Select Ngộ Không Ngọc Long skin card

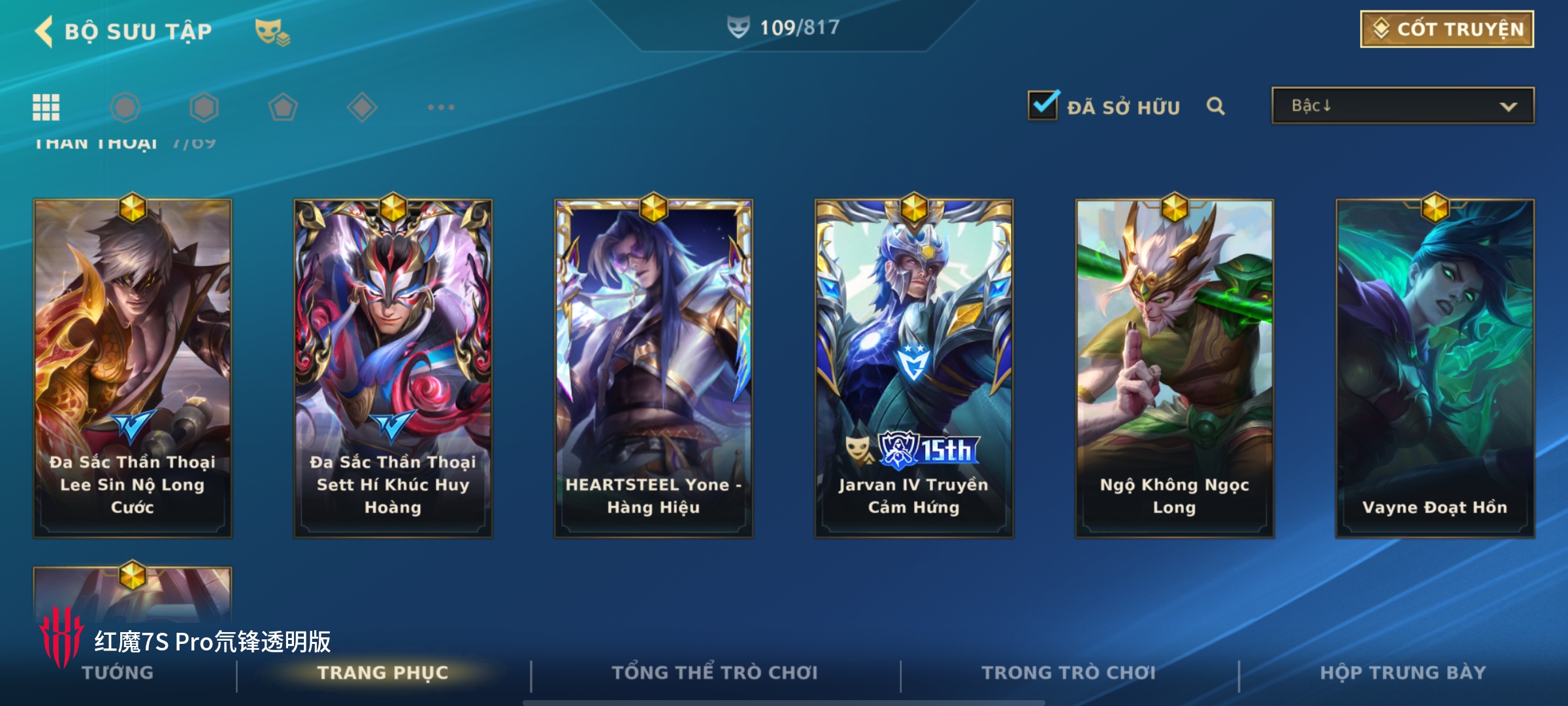click(1174, 368)
